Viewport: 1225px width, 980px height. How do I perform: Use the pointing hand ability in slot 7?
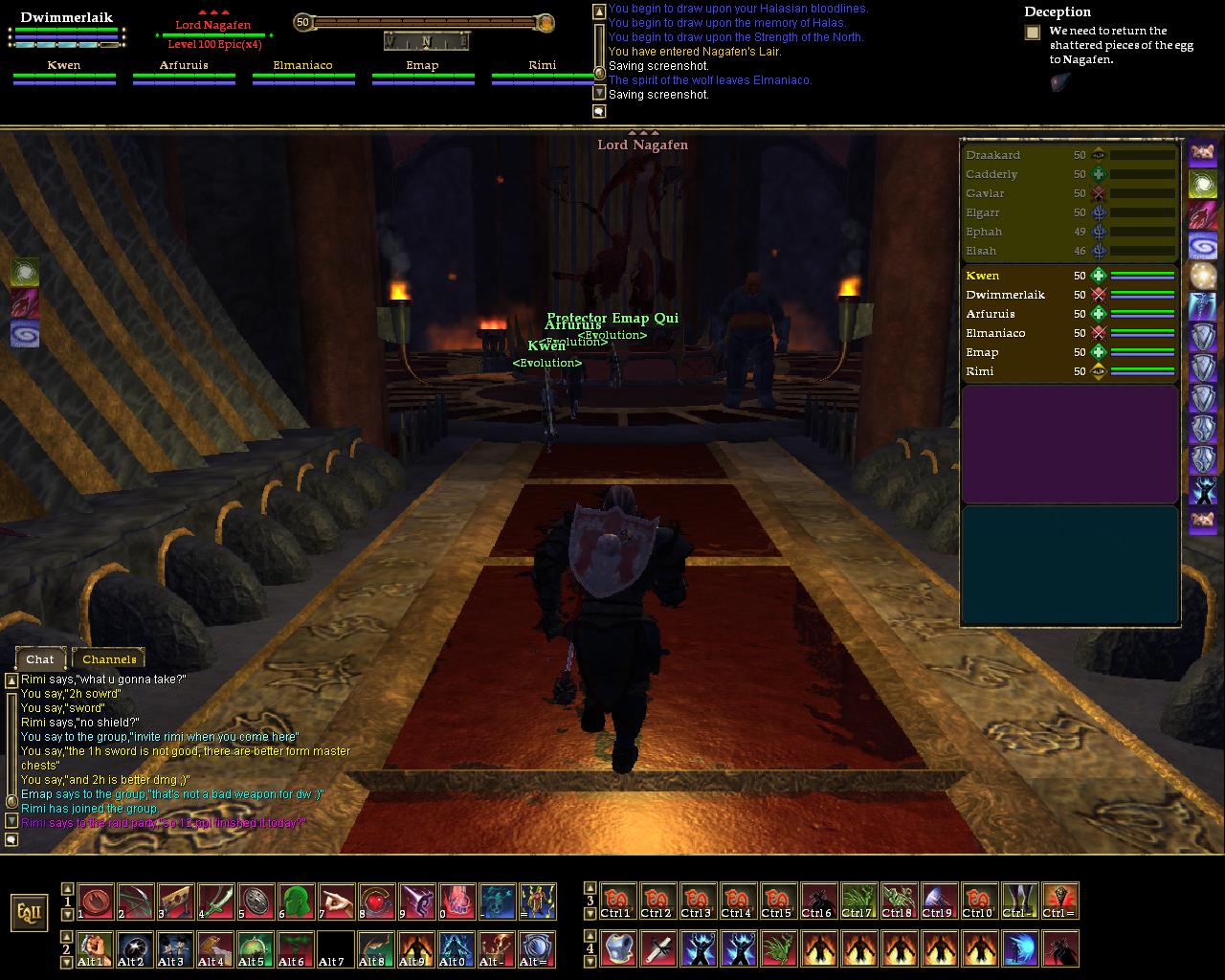click(x=336, y=902)
